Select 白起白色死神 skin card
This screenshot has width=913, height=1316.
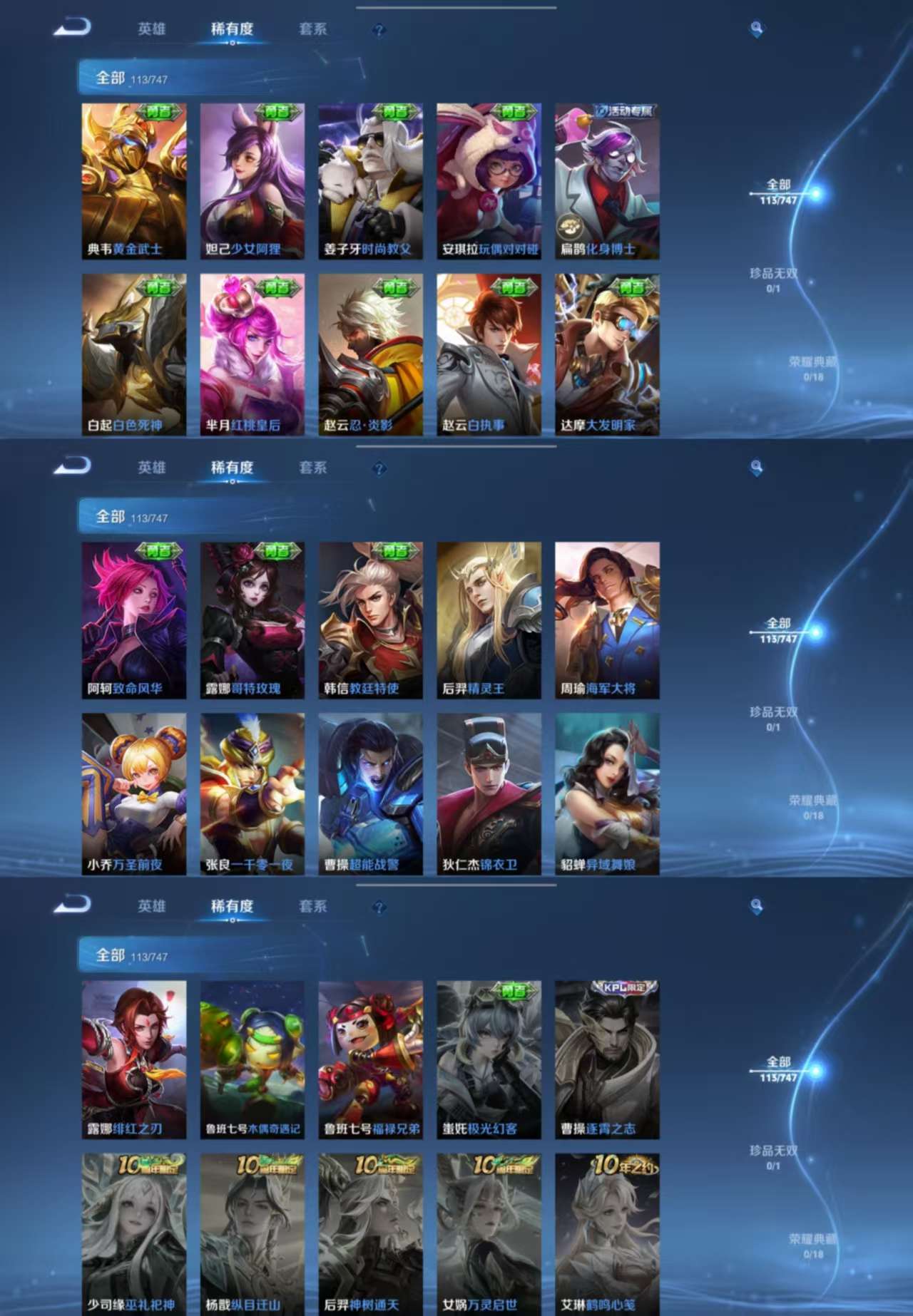(x=133, y=354)
